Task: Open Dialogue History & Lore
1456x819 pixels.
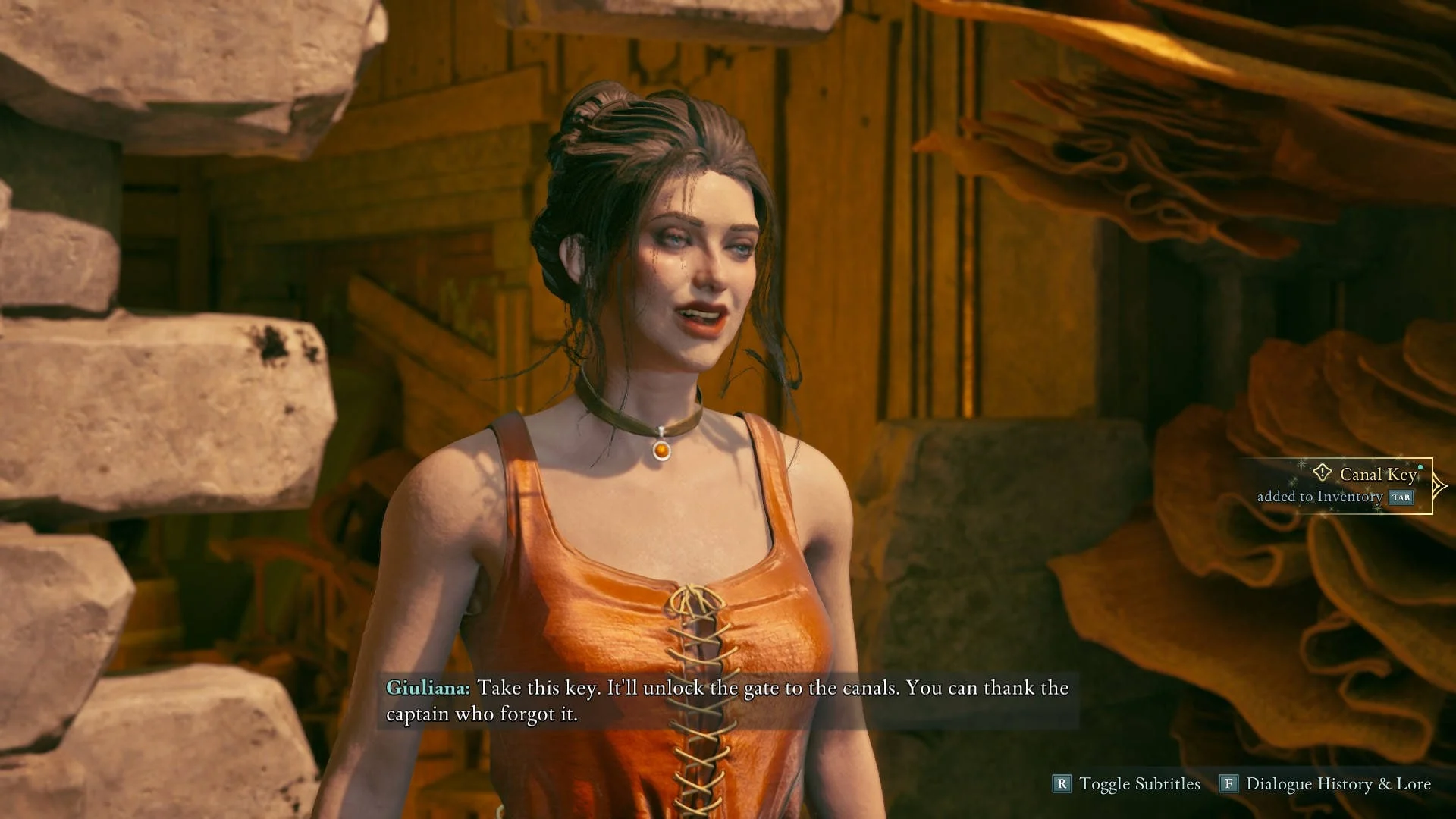Action: 1338,784
